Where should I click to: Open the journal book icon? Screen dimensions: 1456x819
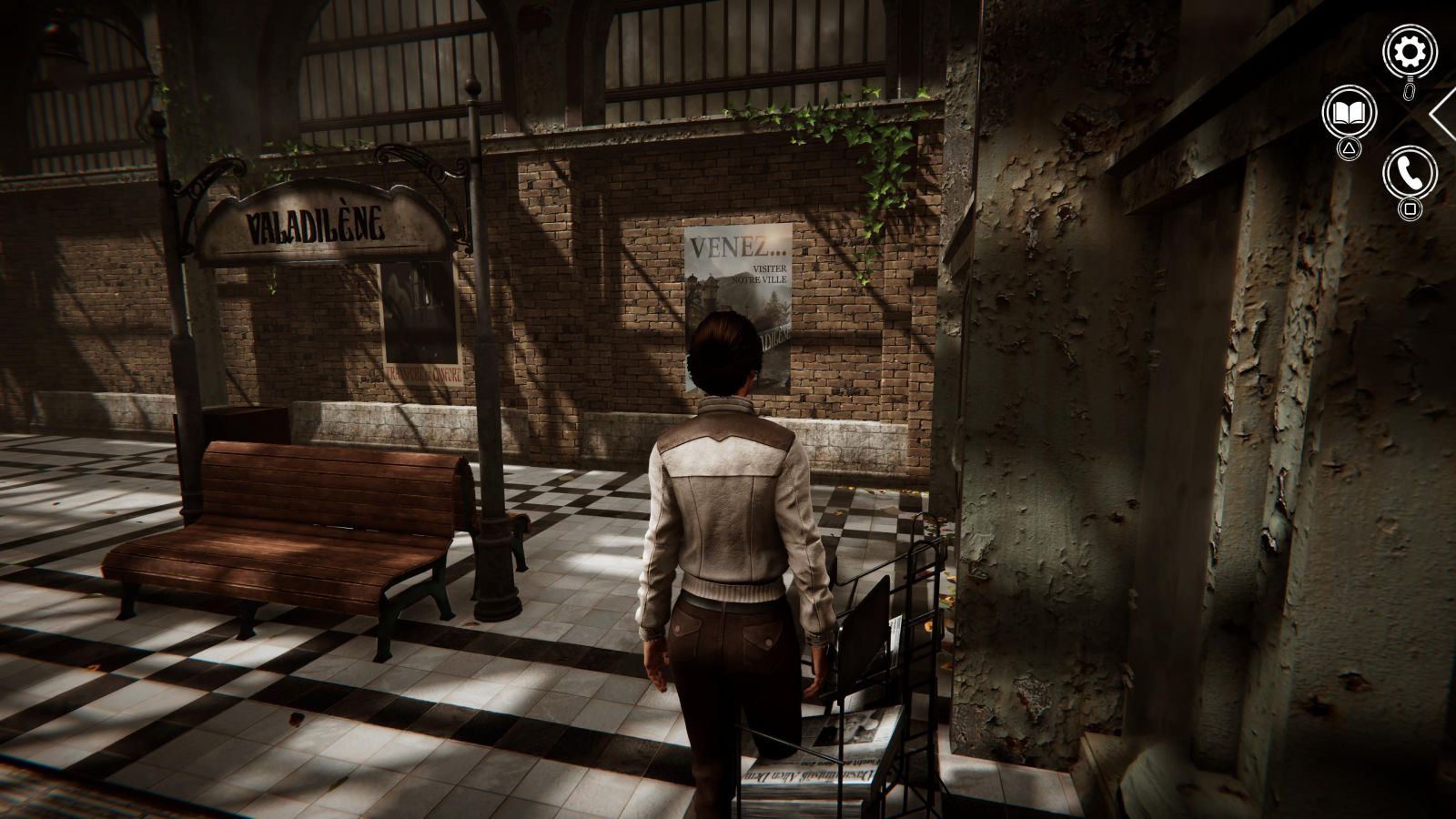[1349, 113]
